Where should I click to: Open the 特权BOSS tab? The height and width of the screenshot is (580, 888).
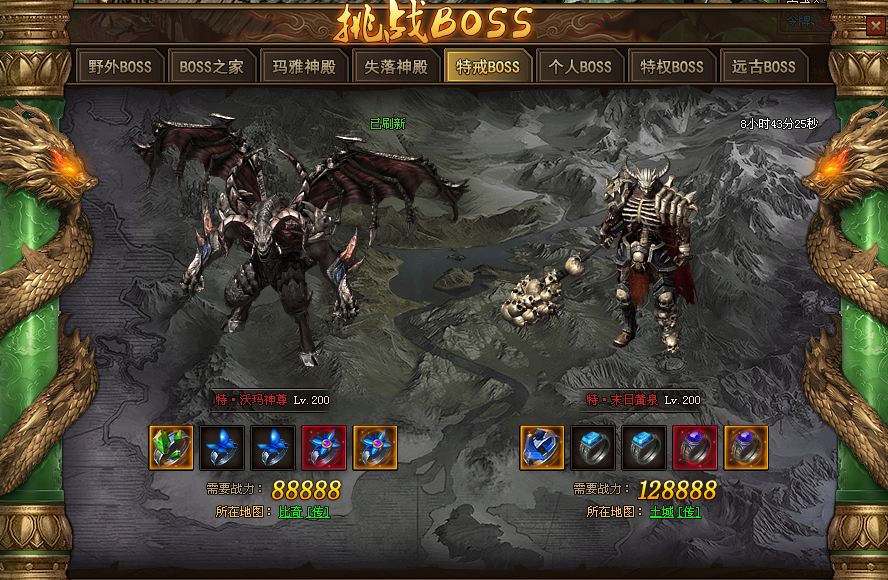tap(672, 67)
